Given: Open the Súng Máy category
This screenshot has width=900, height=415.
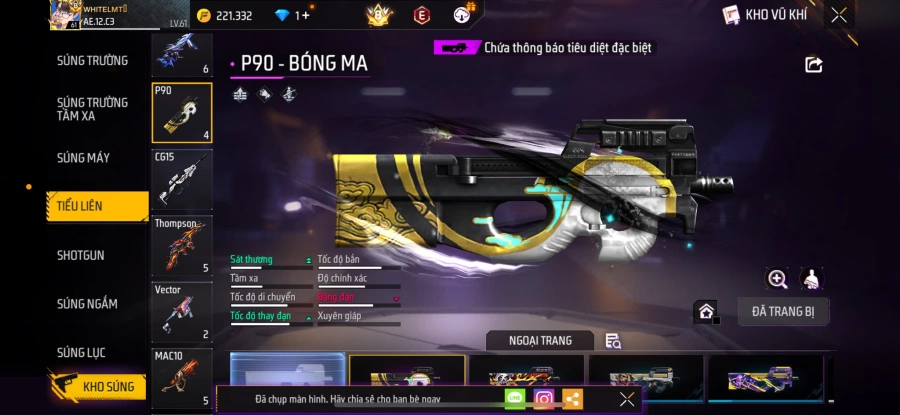Looking at the screenshot, I should tap(84, 158).
